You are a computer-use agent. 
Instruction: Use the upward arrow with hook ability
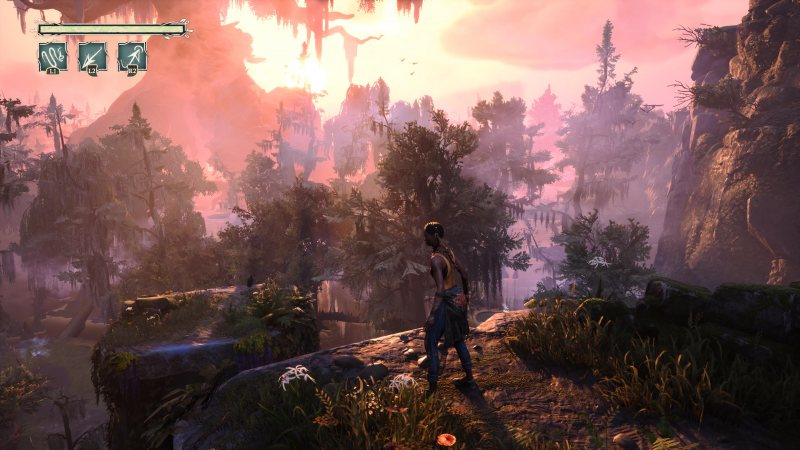coord(132,56)
